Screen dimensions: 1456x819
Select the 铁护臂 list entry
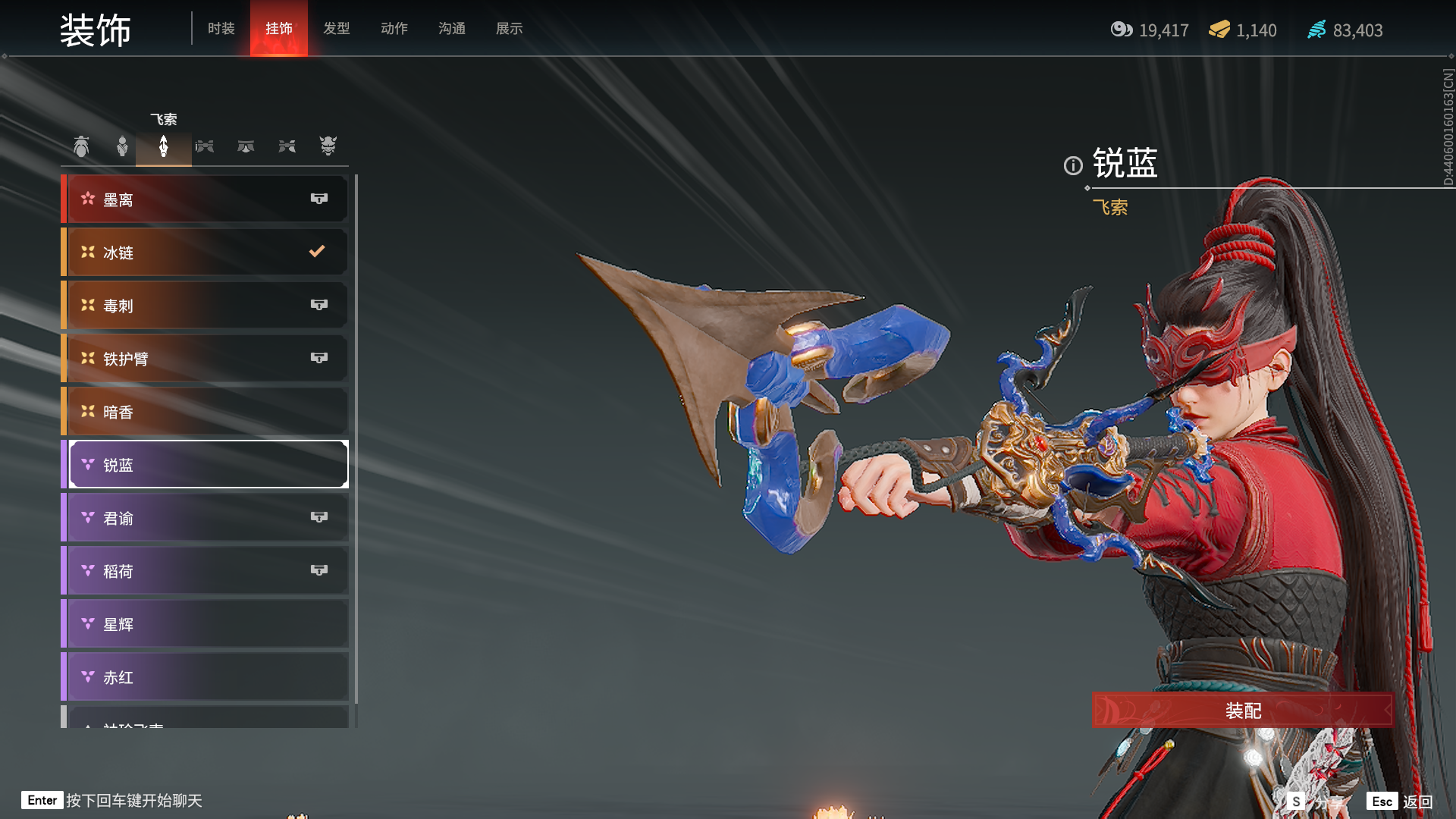tap(206, 359)
